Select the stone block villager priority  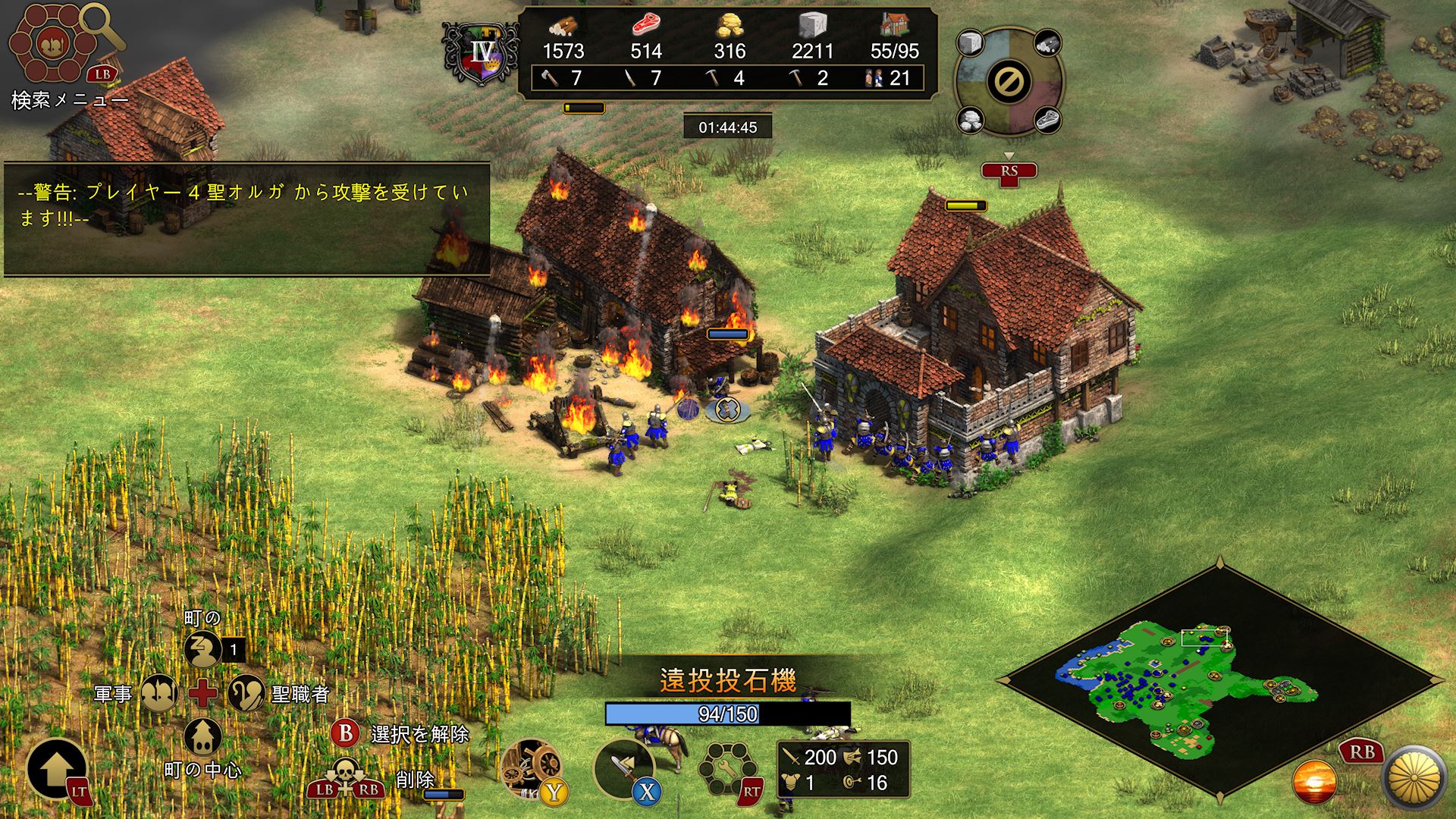pos(971,42)
